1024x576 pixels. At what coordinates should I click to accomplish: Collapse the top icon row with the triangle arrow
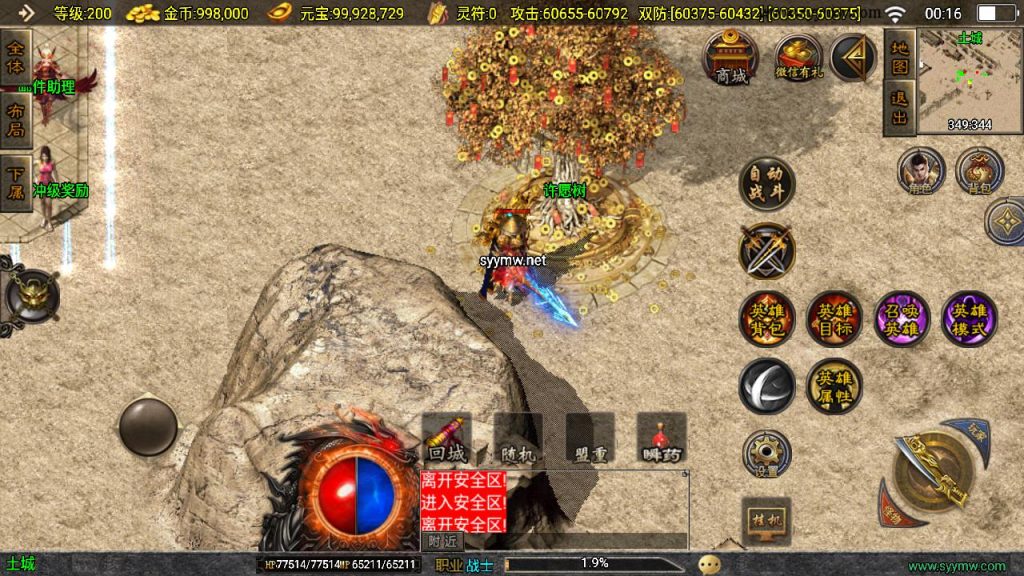(853, 57)
